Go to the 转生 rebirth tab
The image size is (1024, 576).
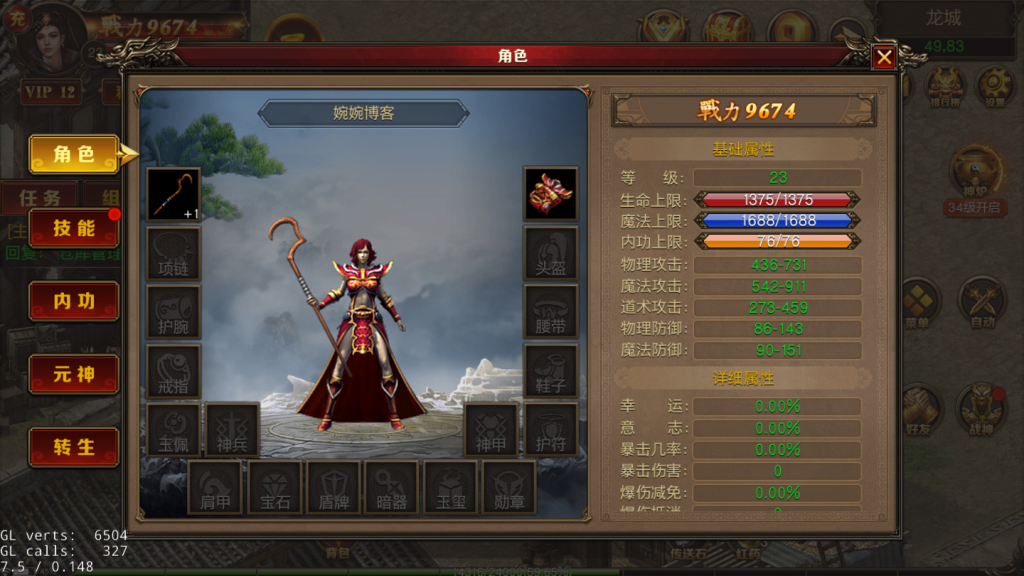(x=74, y=447)
